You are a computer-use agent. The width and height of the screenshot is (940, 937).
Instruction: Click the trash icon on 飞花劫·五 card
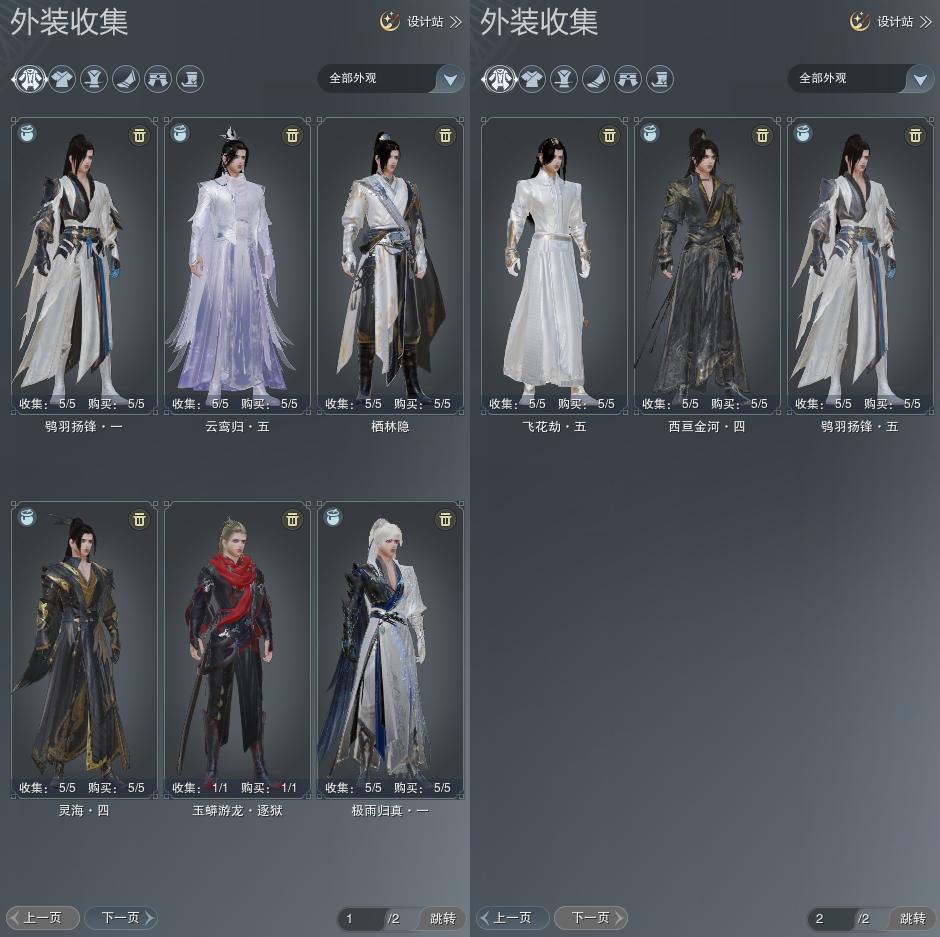609,135
